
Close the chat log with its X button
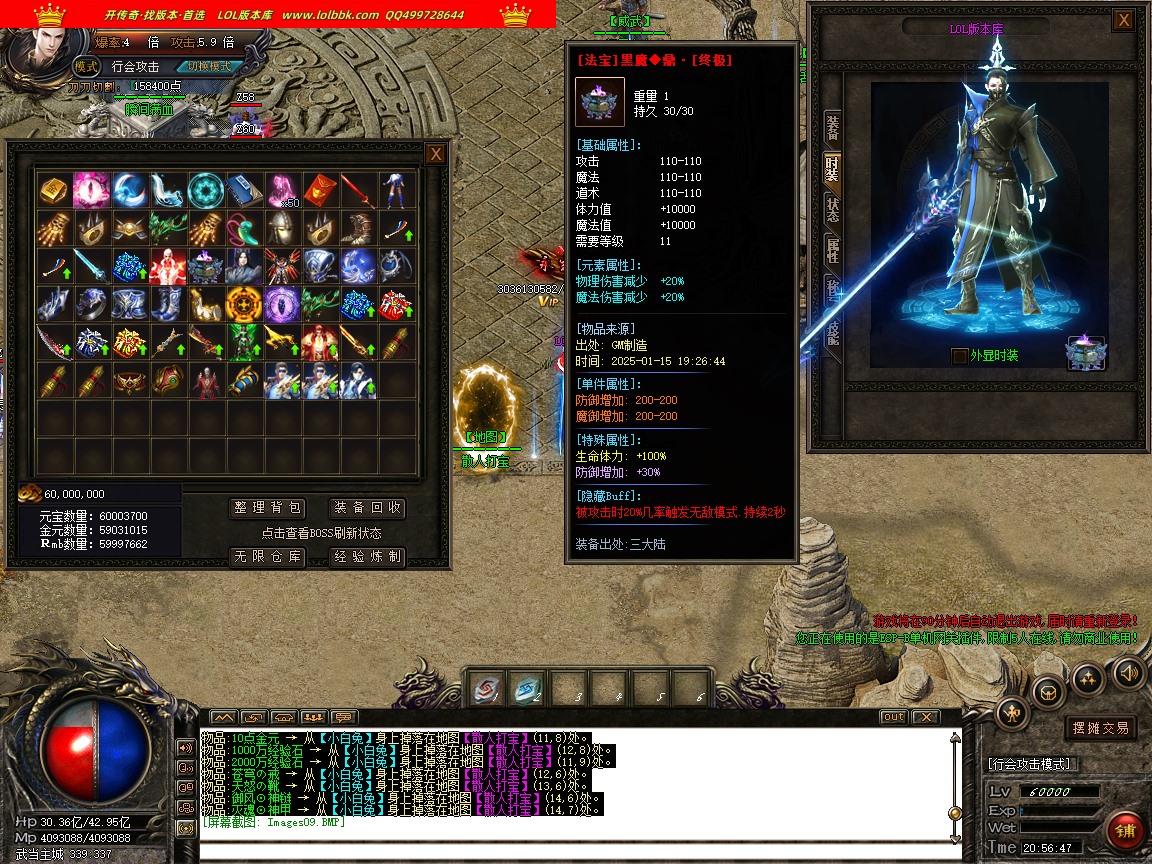point(926,717)
